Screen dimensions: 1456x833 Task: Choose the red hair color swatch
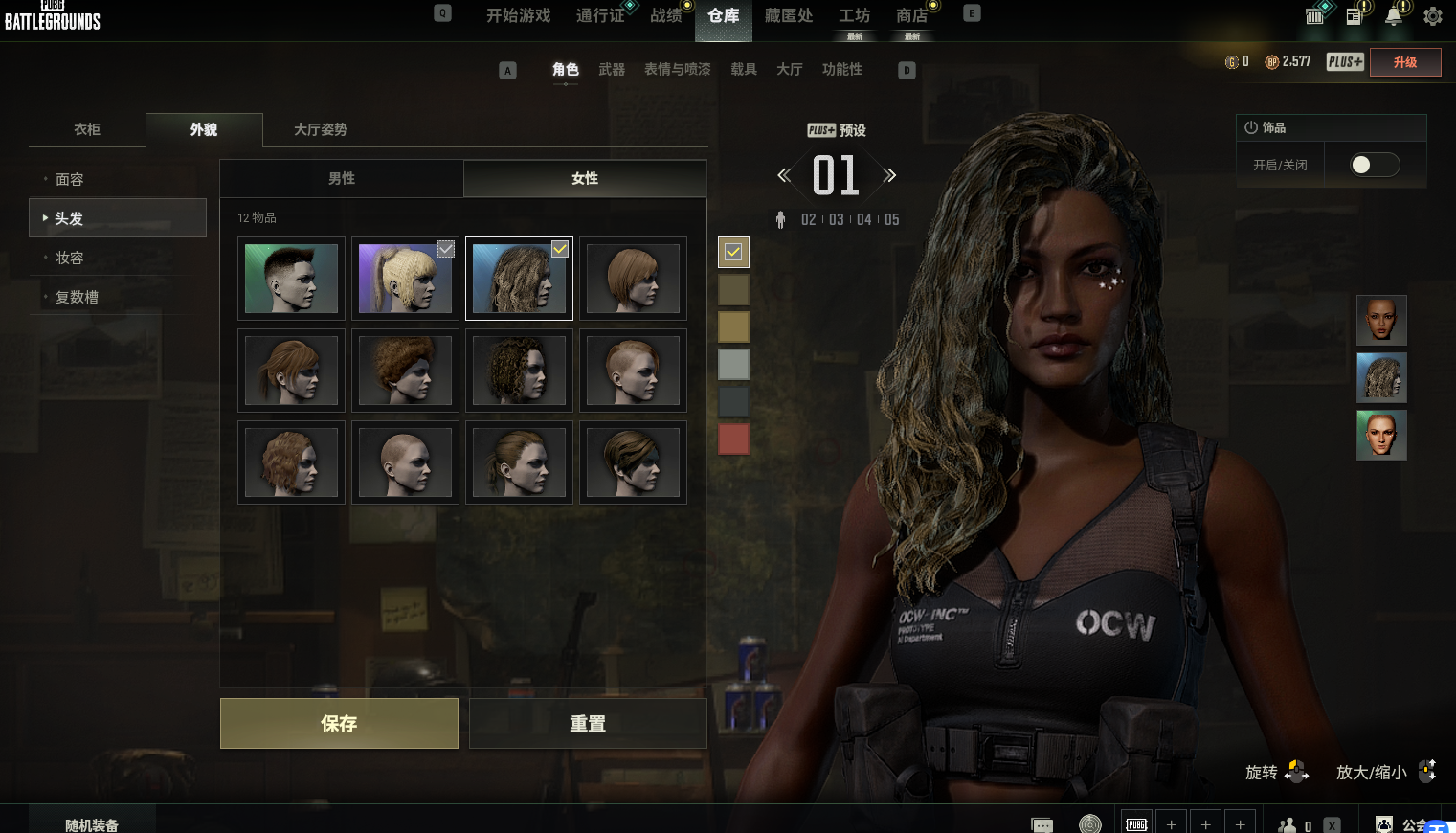pyautogui.click(x=733, y=439)
